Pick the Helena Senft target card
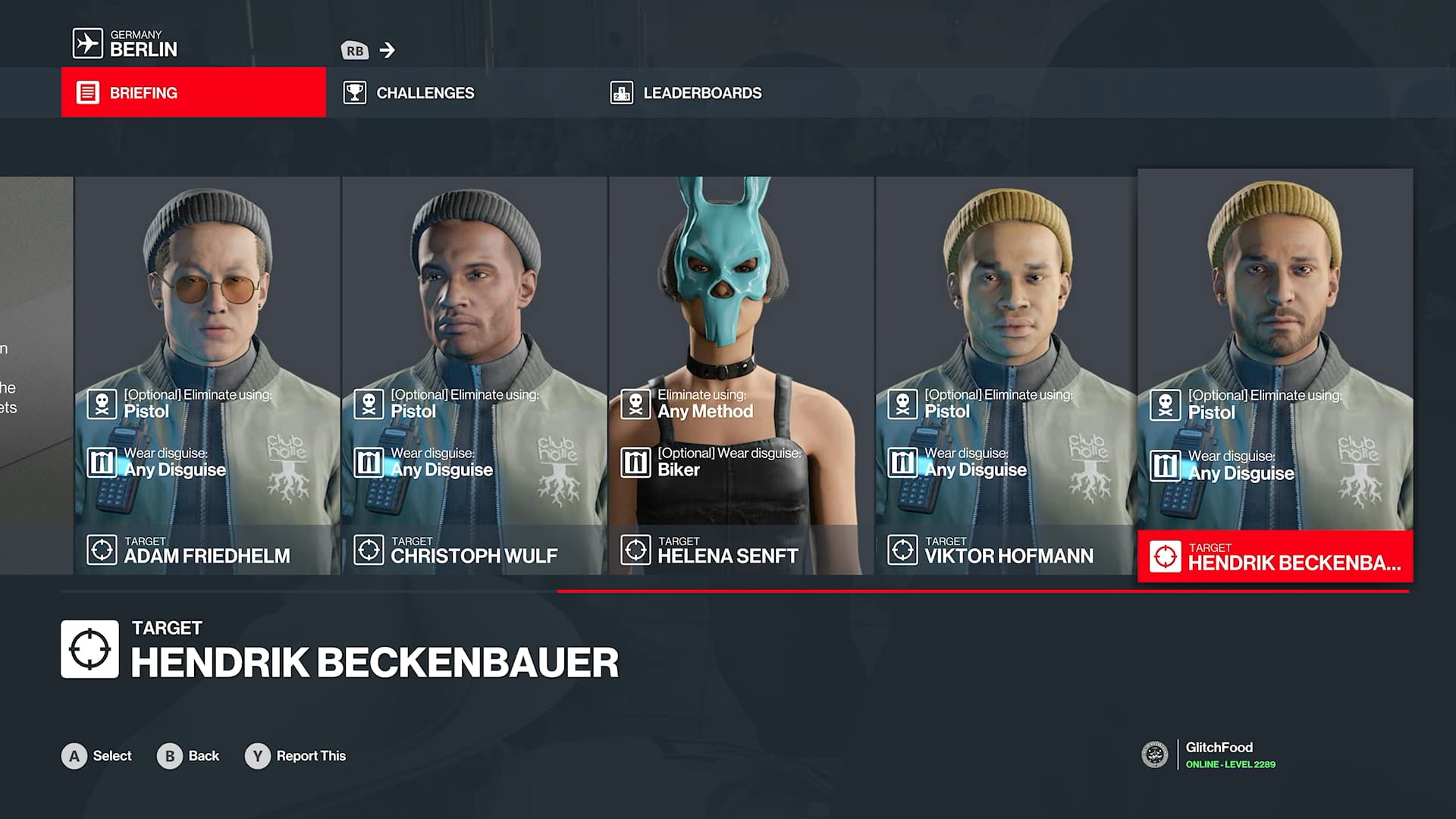The height and width of the screenshot is (819, 1456). [741, 375]
